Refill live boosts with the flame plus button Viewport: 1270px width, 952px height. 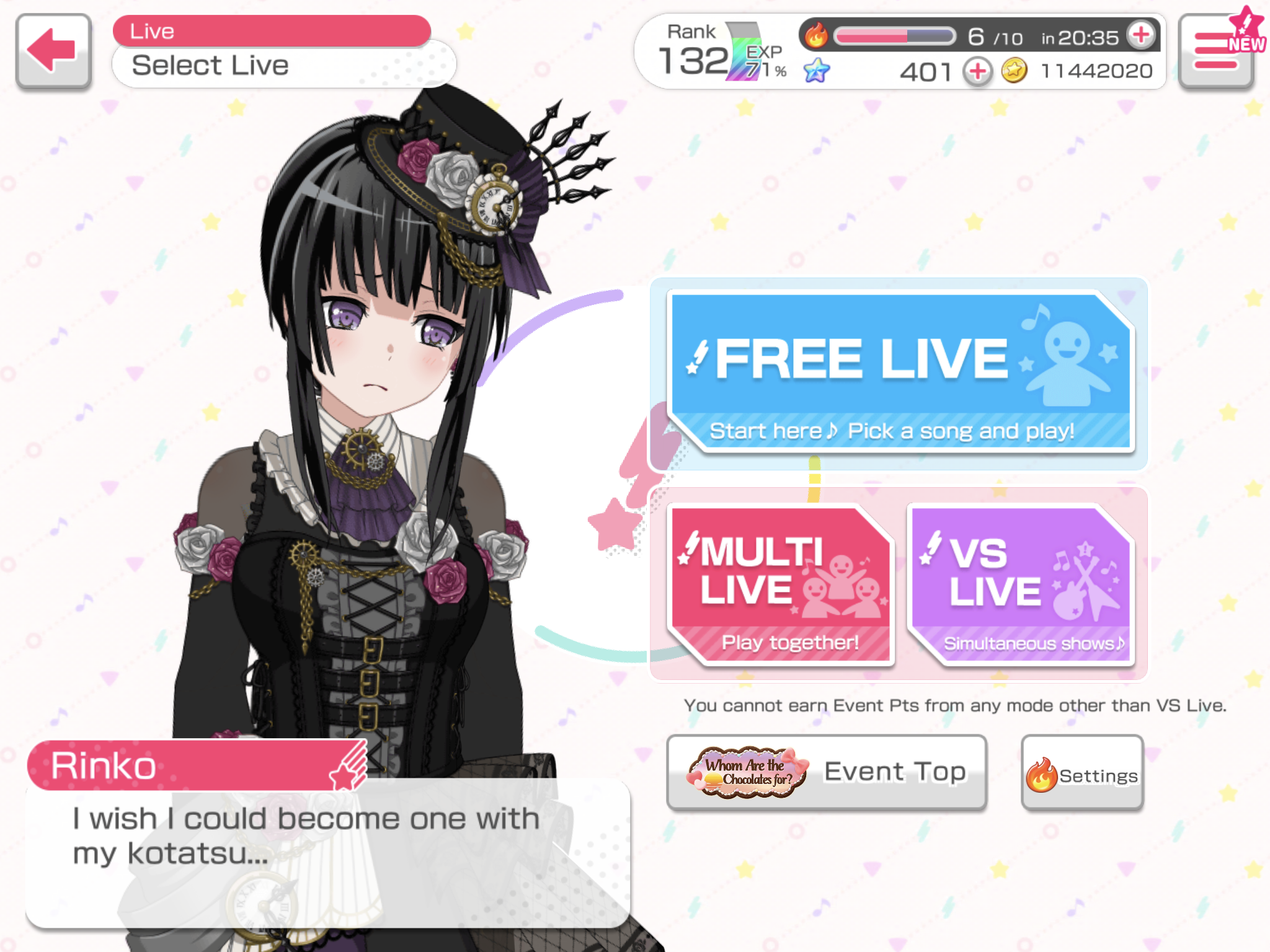coord(1141,35)
